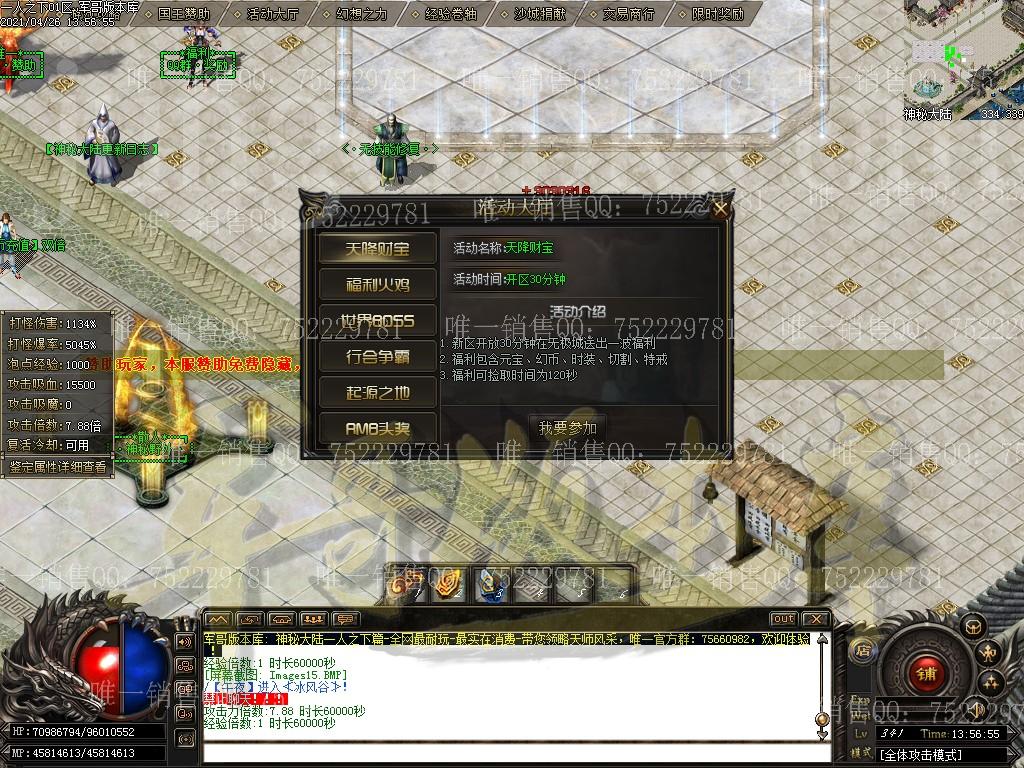Open the 起源之地 activity
This screenshot has width=1024, height=768.
coord(377,392)
